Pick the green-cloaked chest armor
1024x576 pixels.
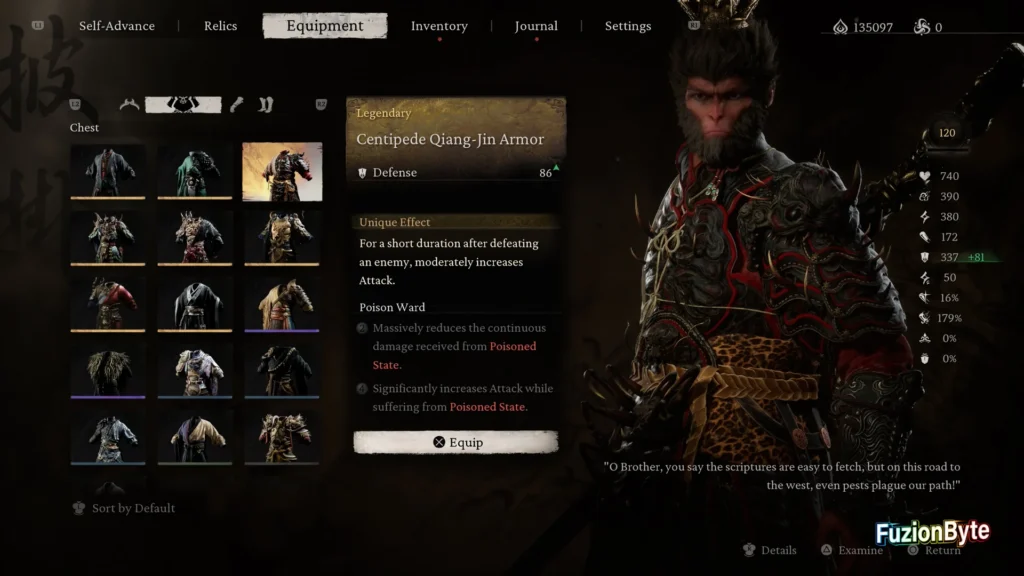tap(195, 171)
